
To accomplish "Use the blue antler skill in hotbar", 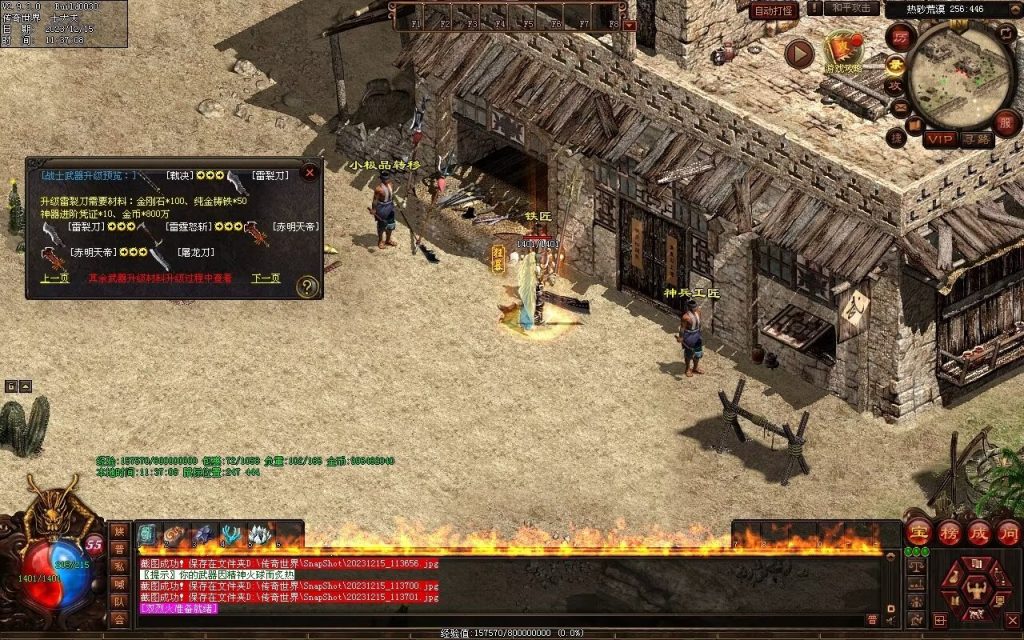I will [231, 535].
